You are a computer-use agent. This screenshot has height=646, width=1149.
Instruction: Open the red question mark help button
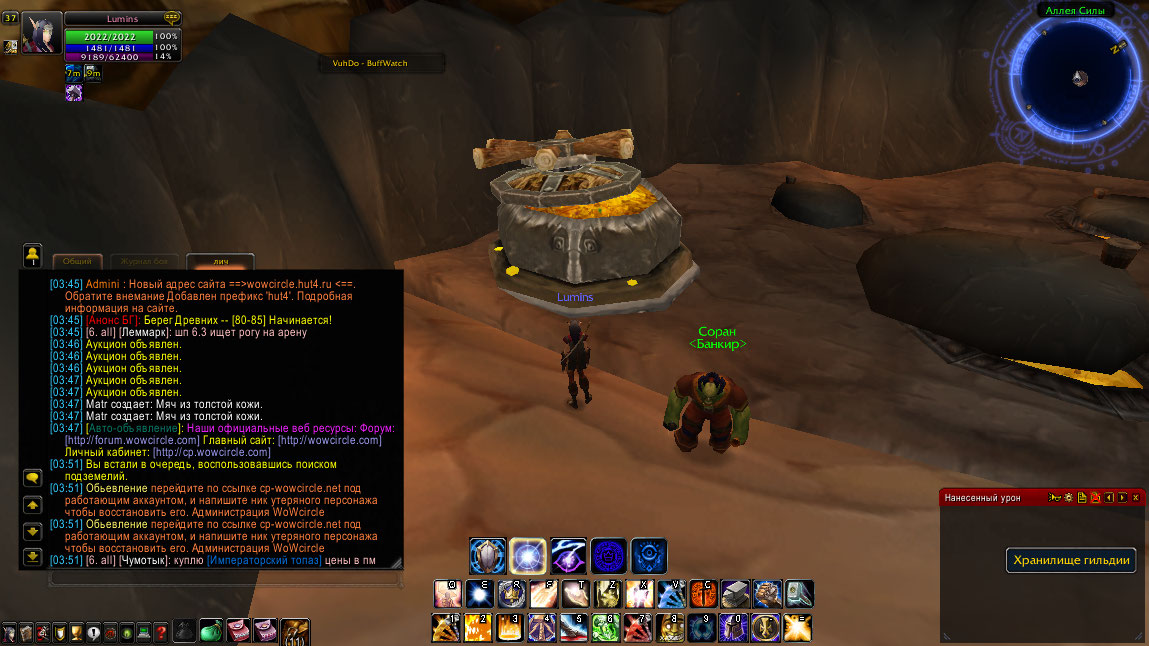[160, 632]
